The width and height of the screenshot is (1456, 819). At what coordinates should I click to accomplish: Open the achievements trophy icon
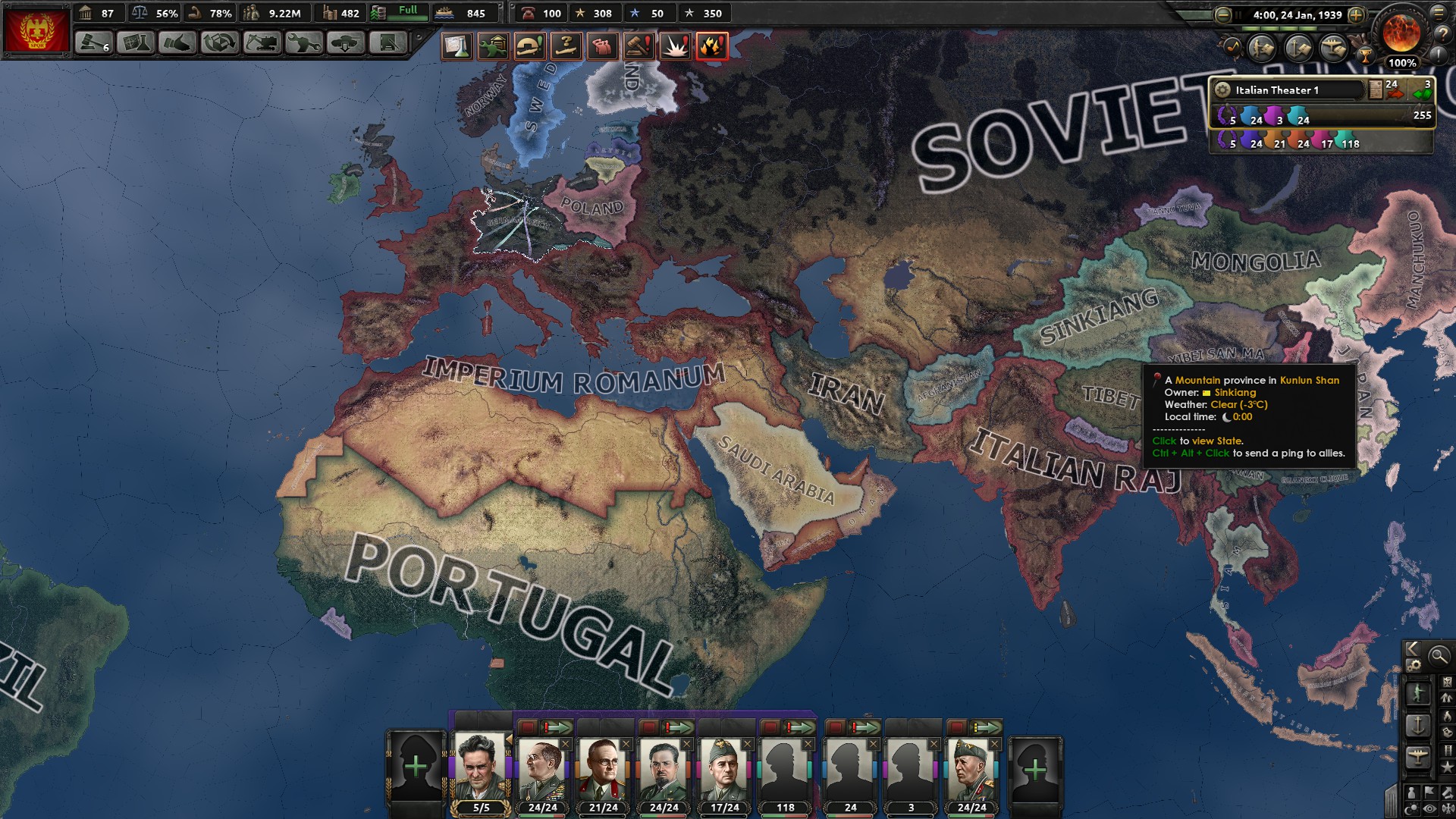pos(1364,55)
